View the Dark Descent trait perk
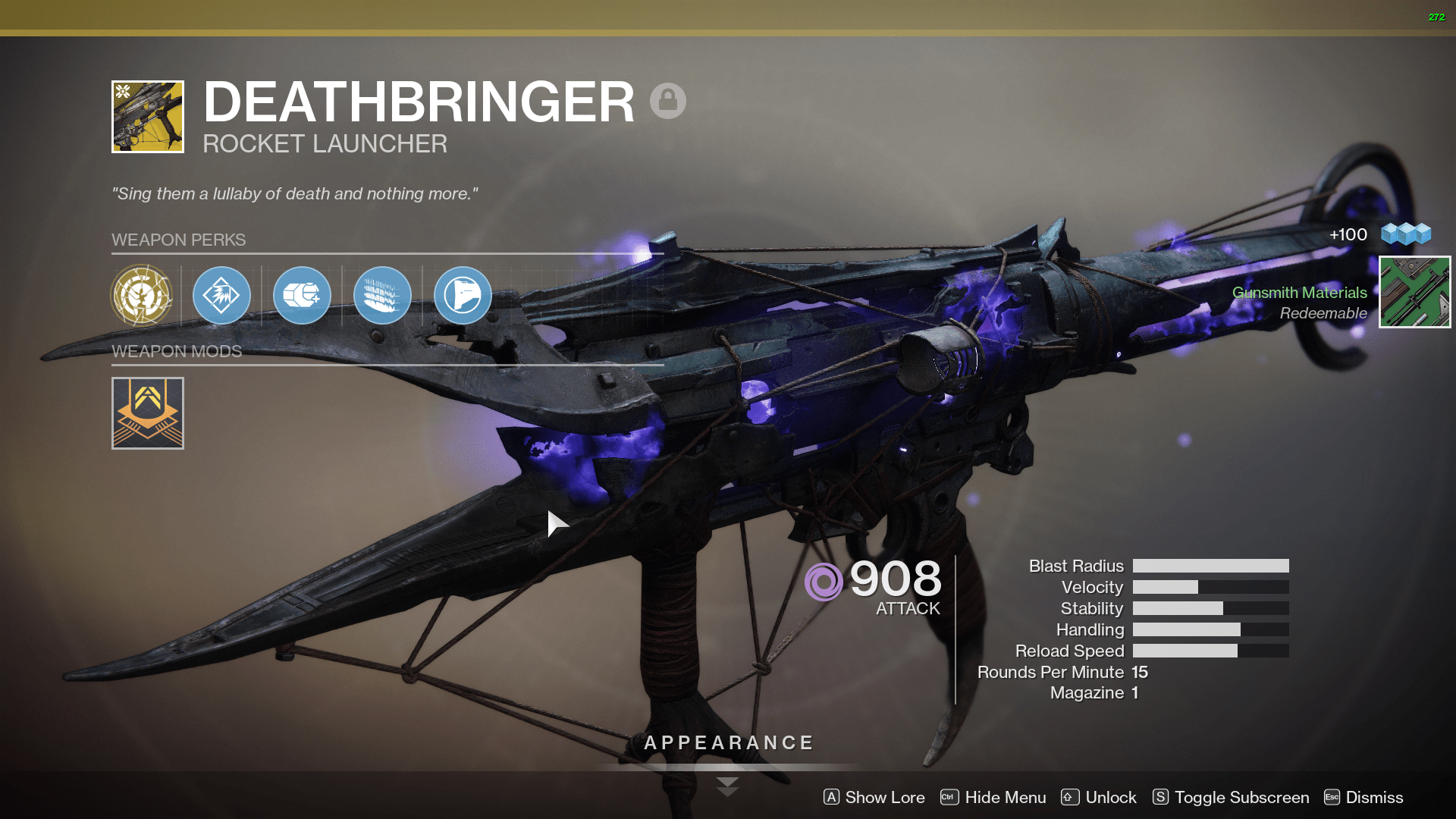This screenshot has width=1456, height=819. pyautogui.click(x=382, y=296)
